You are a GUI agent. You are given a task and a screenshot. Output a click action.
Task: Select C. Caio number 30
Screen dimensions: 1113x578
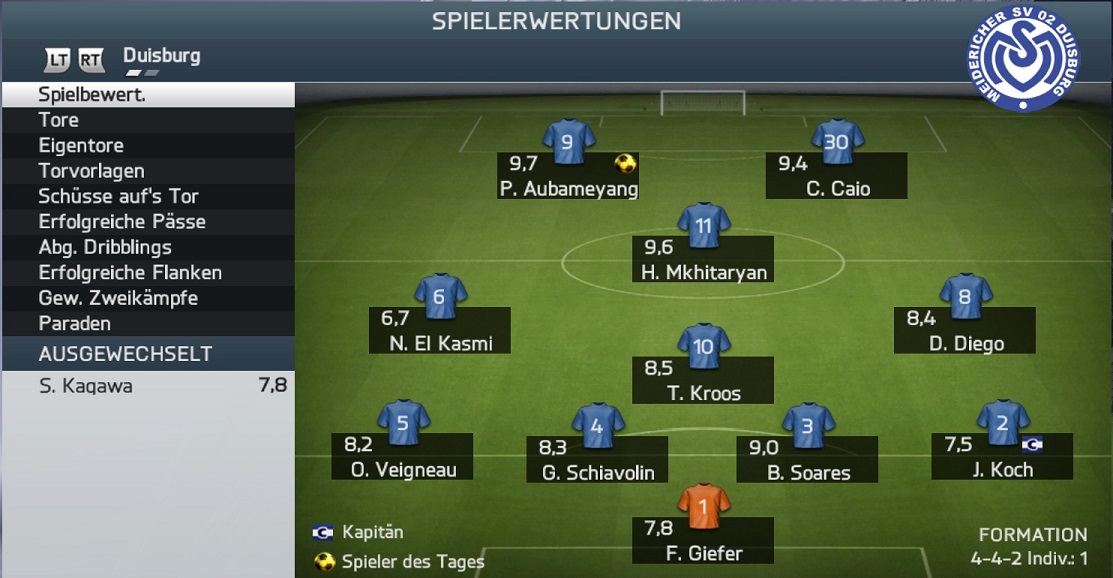click(x=836, y=143)
